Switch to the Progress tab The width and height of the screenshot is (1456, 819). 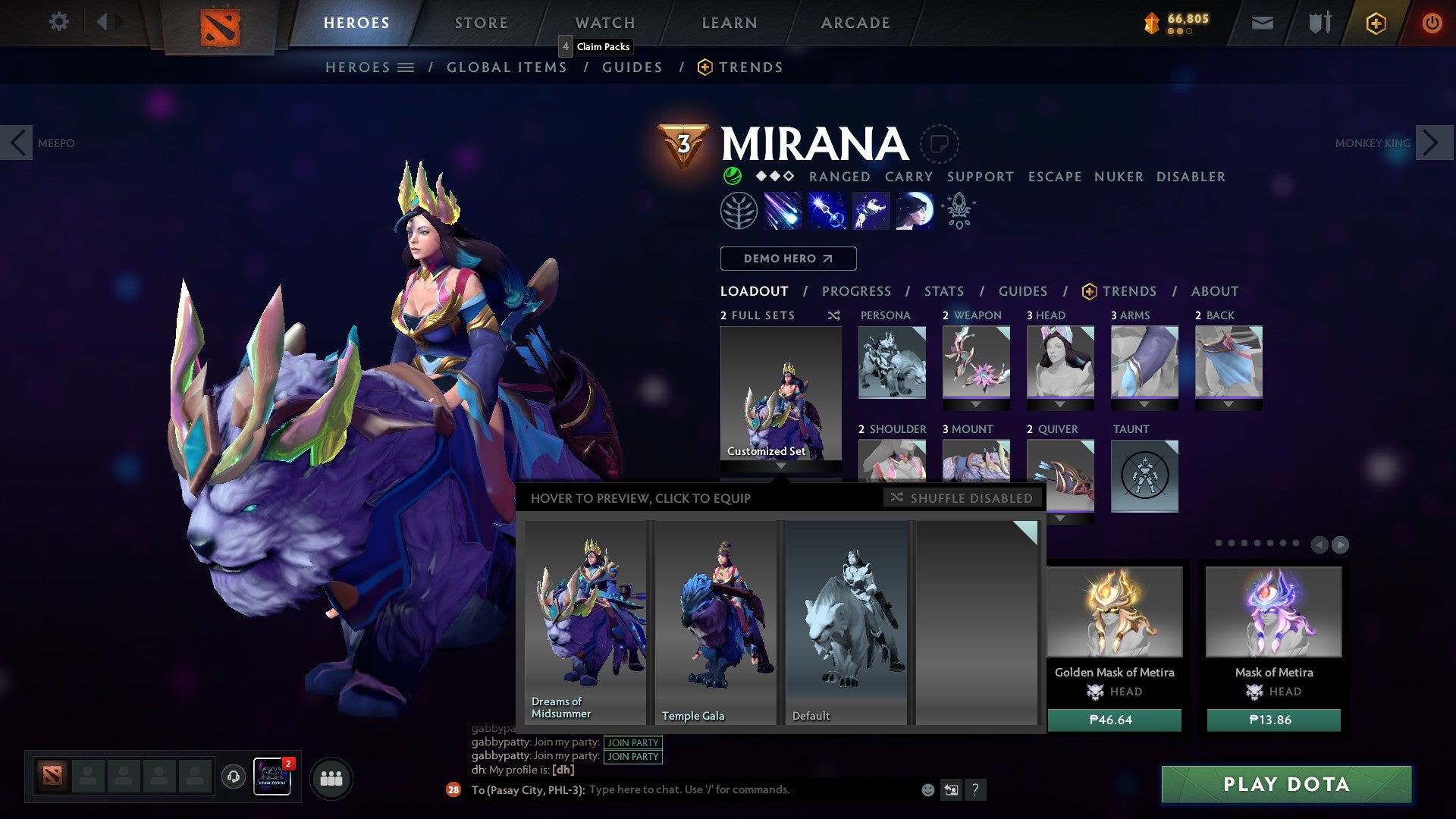(857, 290)
